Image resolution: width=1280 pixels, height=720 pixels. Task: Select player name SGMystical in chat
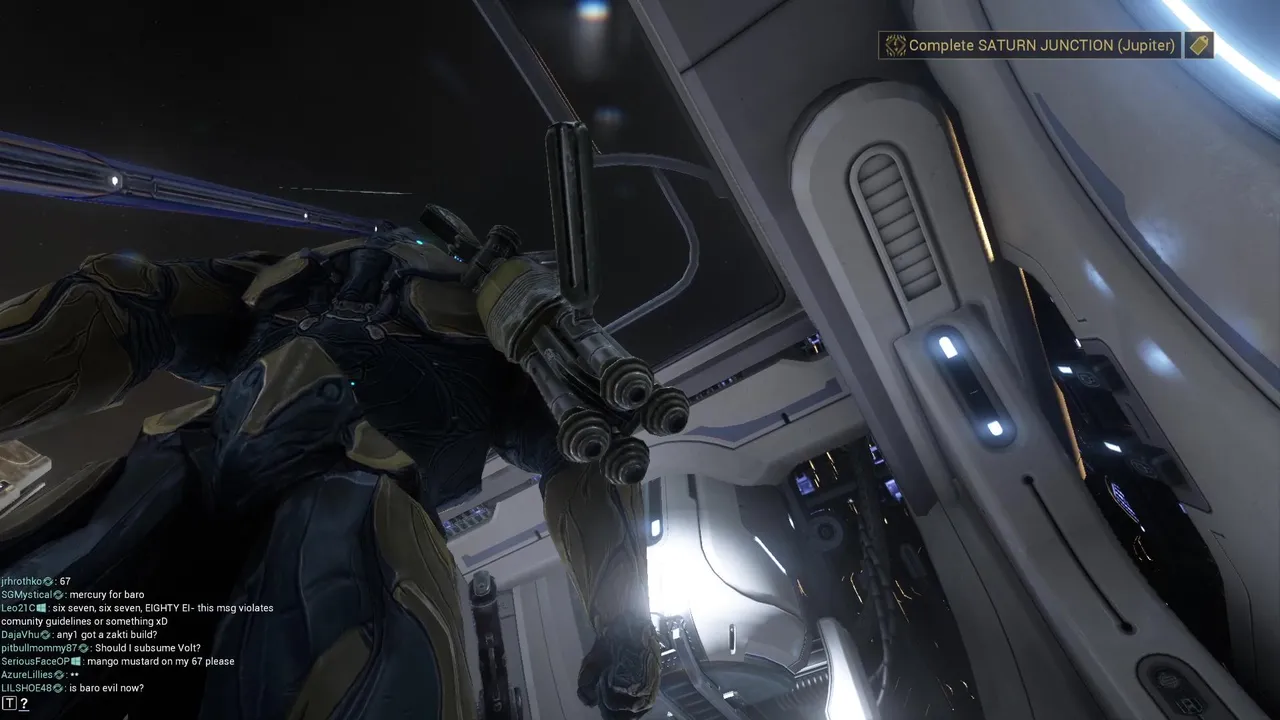(x=26, y=595)
